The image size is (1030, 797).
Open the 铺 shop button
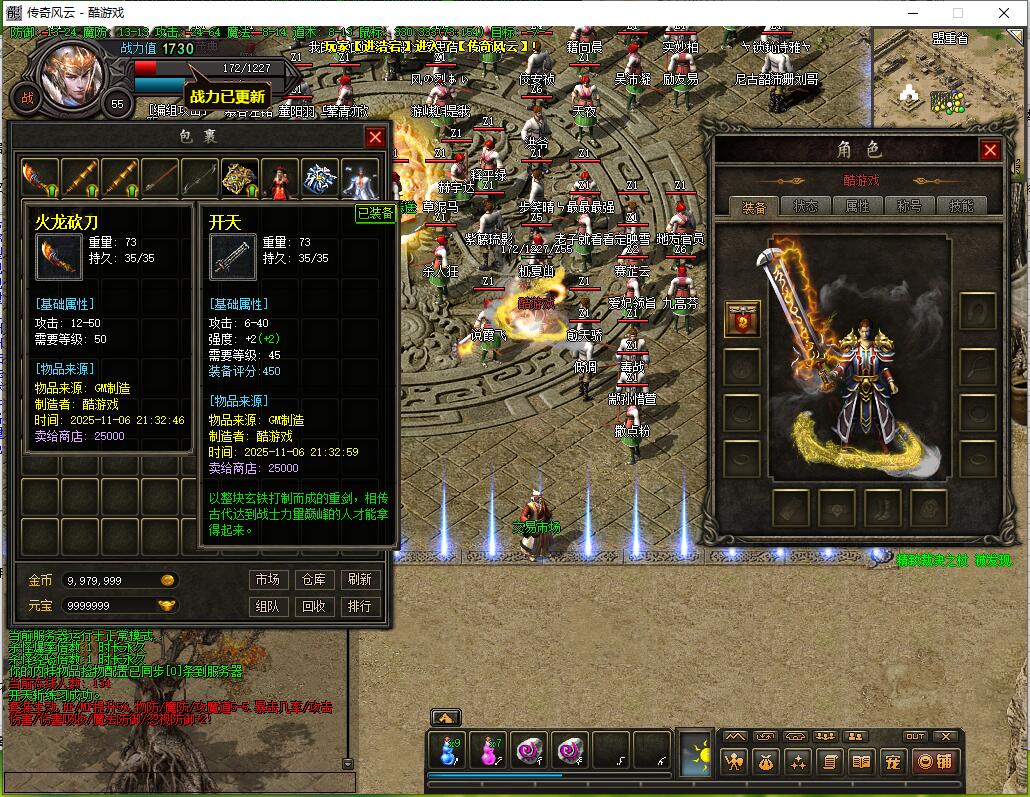click(934, 762)
